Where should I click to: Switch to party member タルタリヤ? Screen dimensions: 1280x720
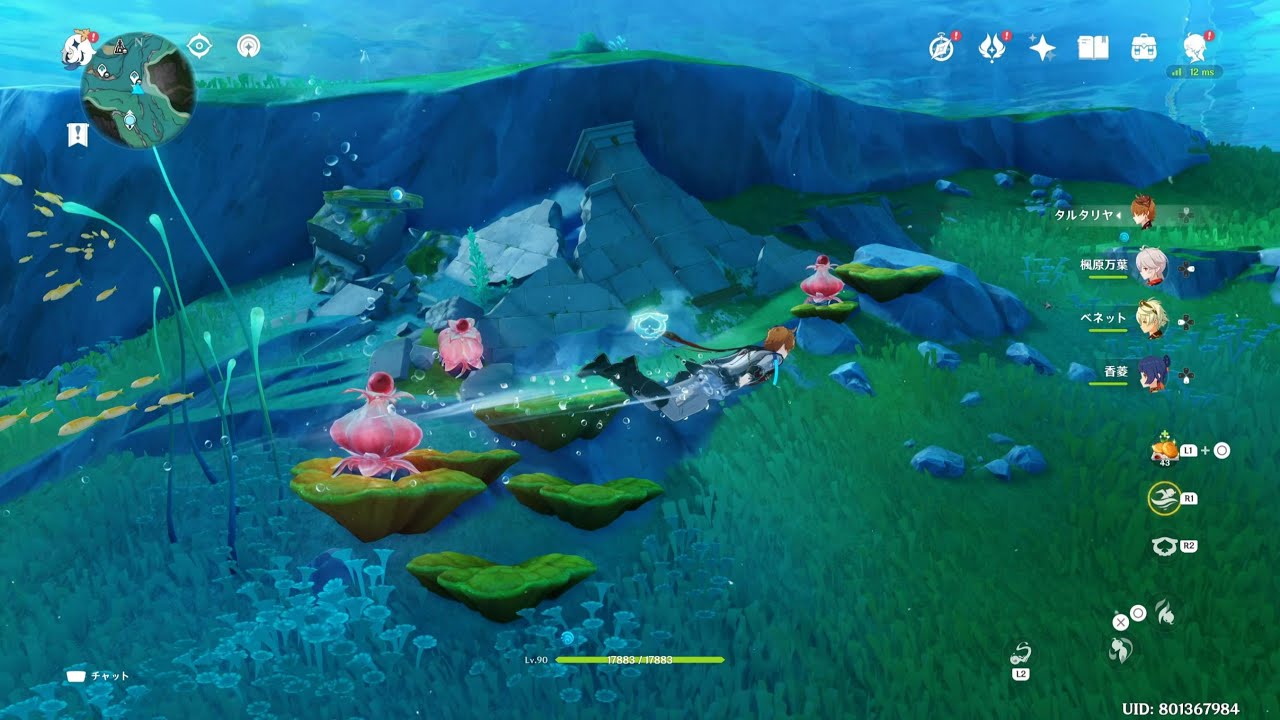tap(1141, 213)
